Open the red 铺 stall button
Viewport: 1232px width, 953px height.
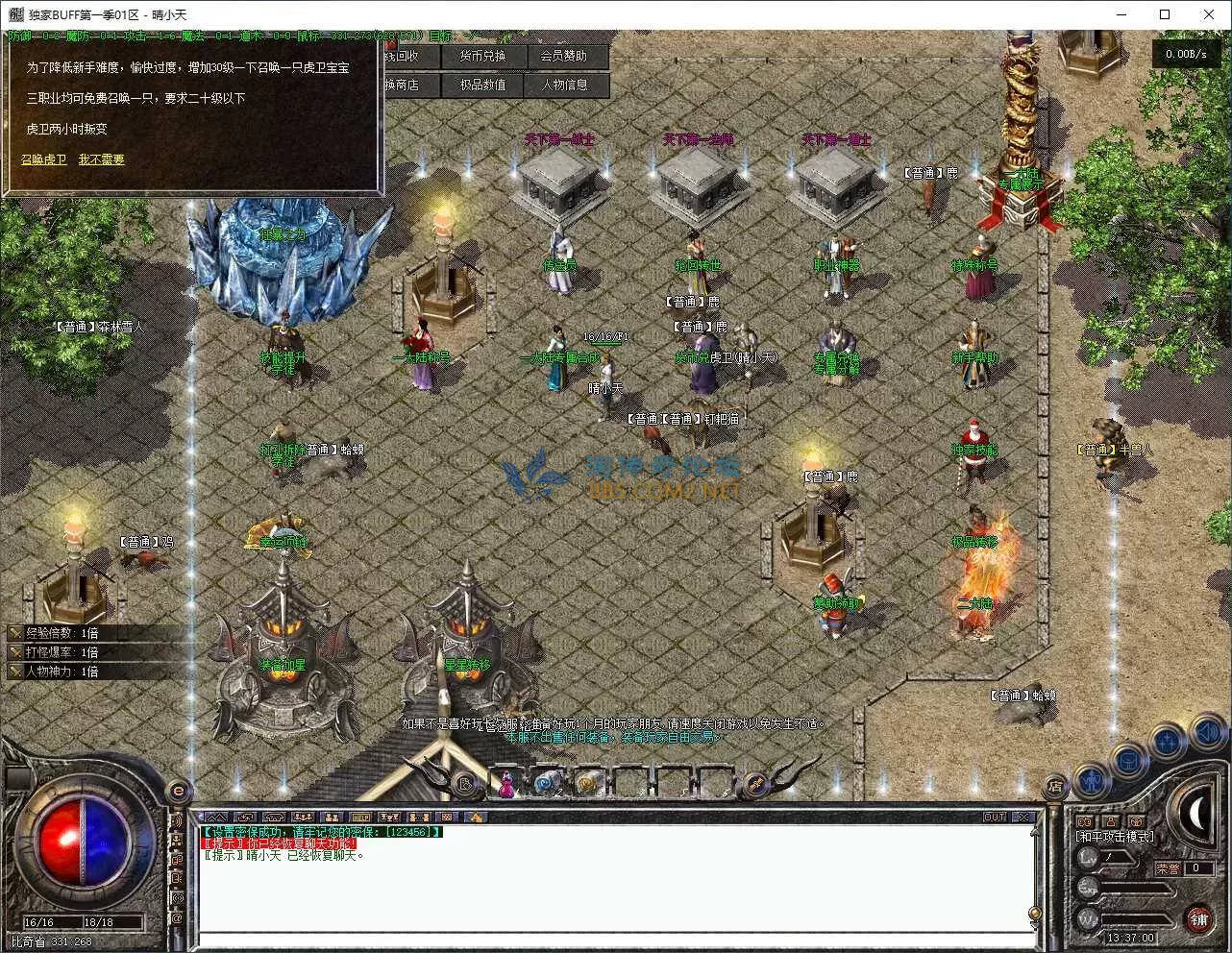pos(1198,919)
